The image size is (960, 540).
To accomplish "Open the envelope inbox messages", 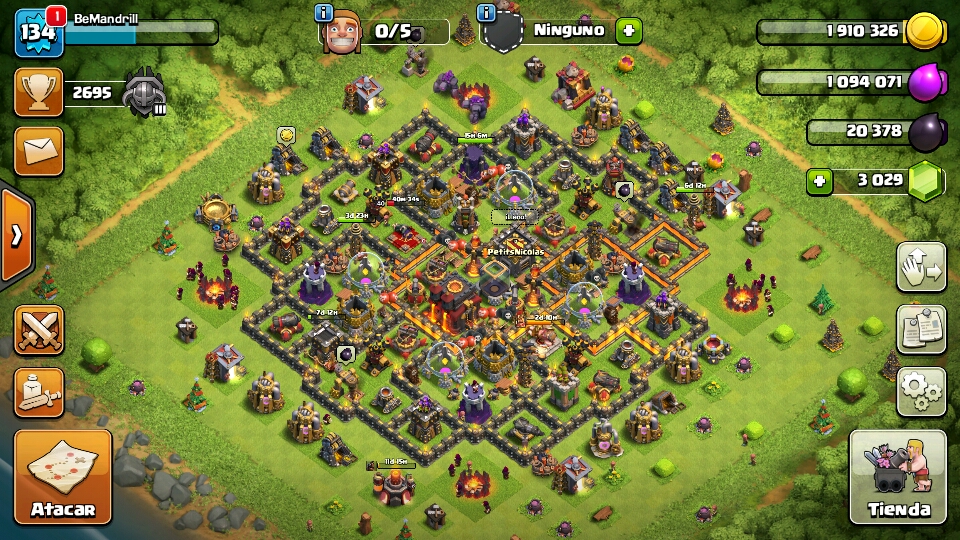I will point(38,151).
